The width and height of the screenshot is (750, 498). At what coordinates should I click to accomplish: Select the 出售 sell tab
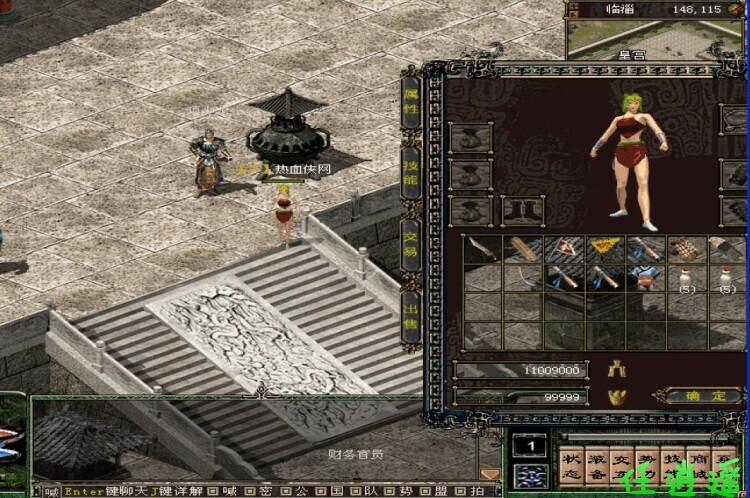(x=411, y=315)
